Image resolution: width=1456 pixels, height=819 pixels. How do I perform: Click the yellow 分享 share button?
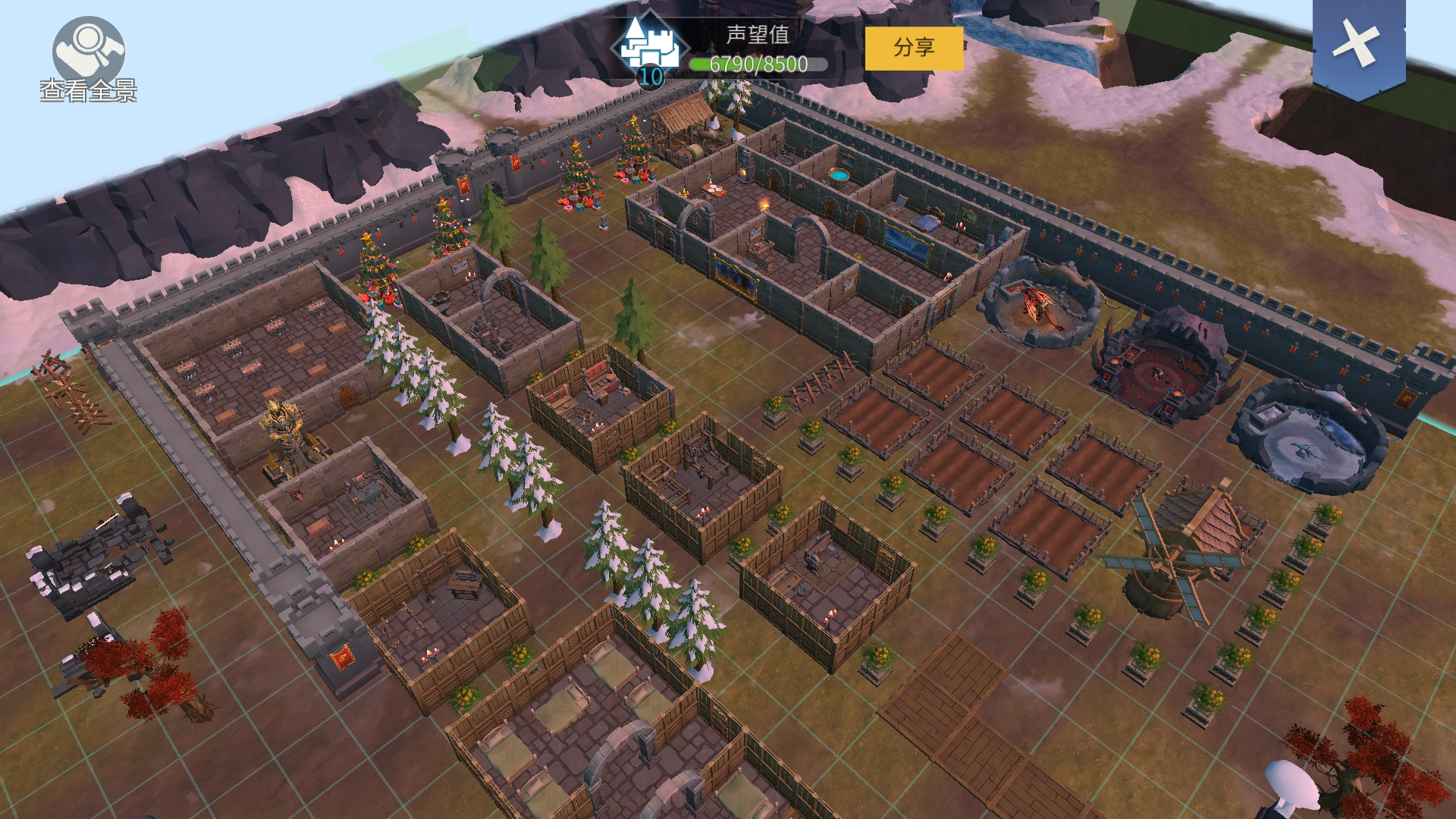(914, 49)
